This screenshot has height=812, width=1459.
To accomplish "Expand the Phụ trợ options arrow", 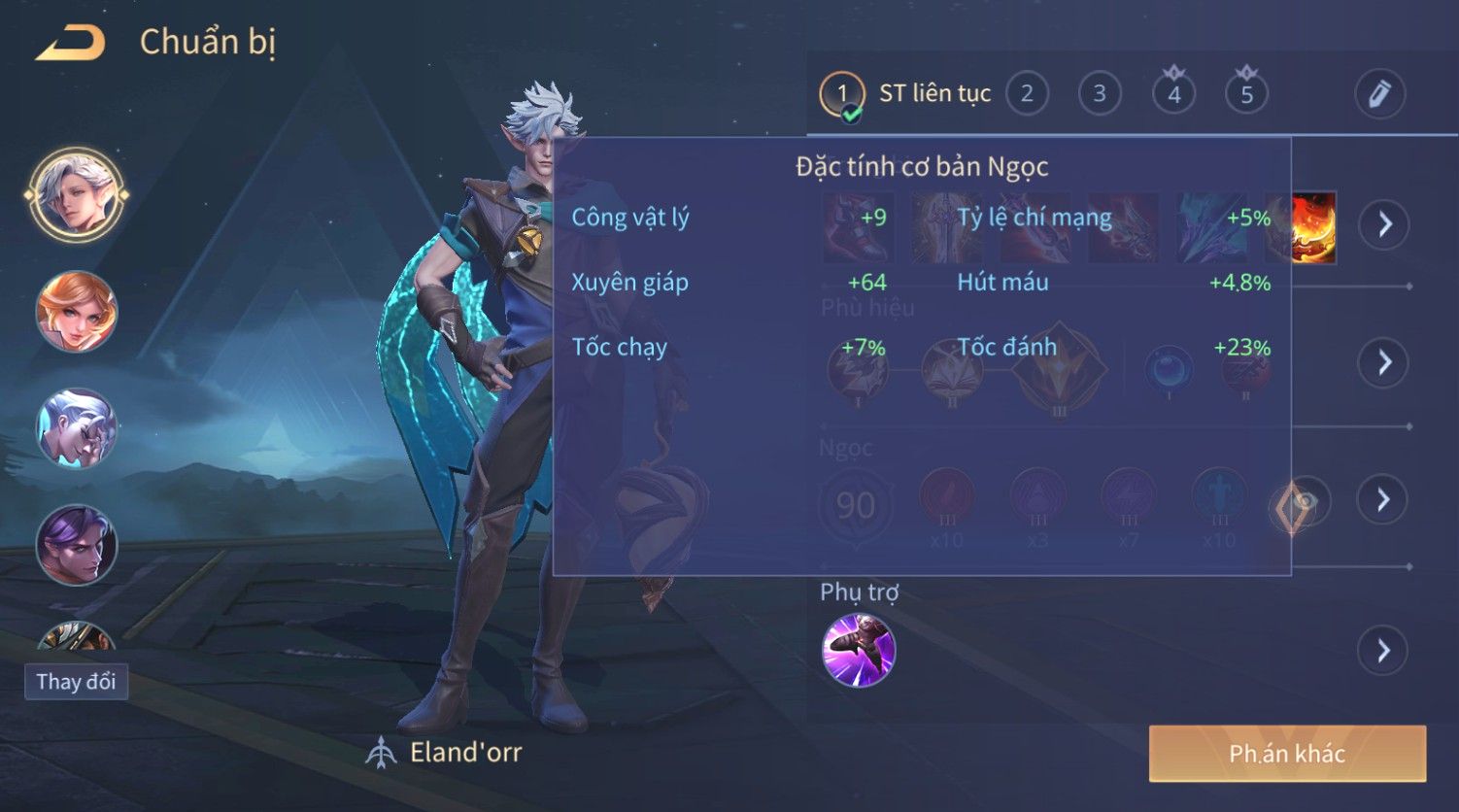I will tap(1384, 650).
